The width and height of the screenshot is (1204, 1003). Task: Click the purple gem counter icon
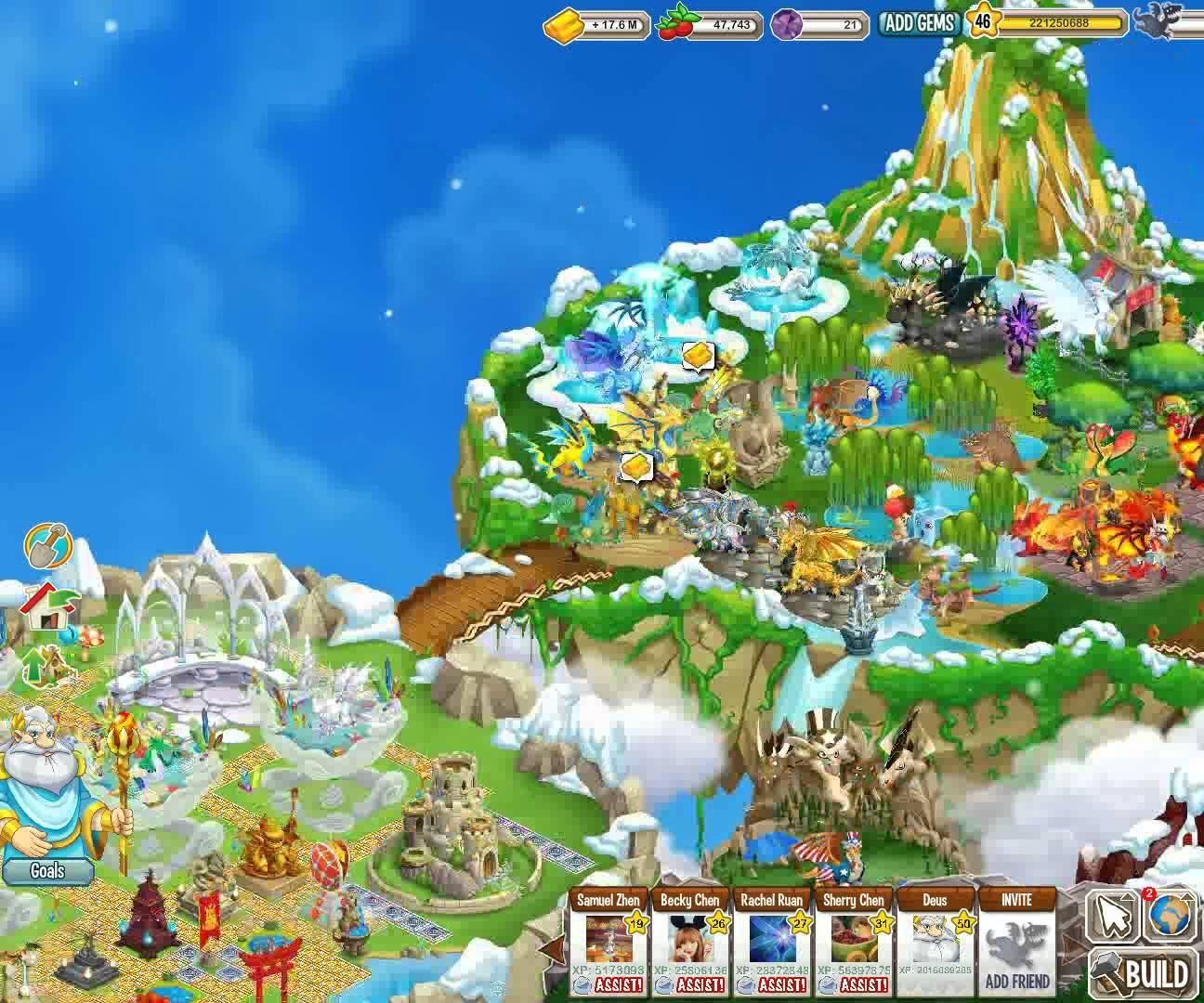point(786,23)
